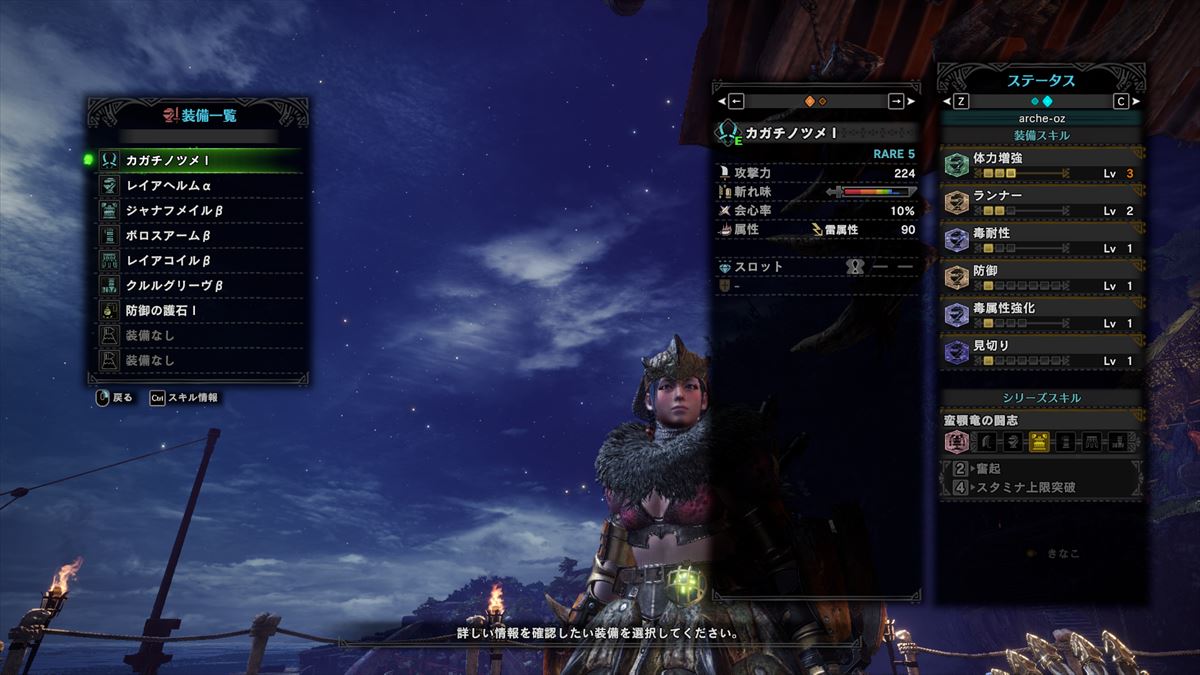This screenshot has width=1200, height=675.
Task: Switch status page with the Z arrow
Action: 960,101
